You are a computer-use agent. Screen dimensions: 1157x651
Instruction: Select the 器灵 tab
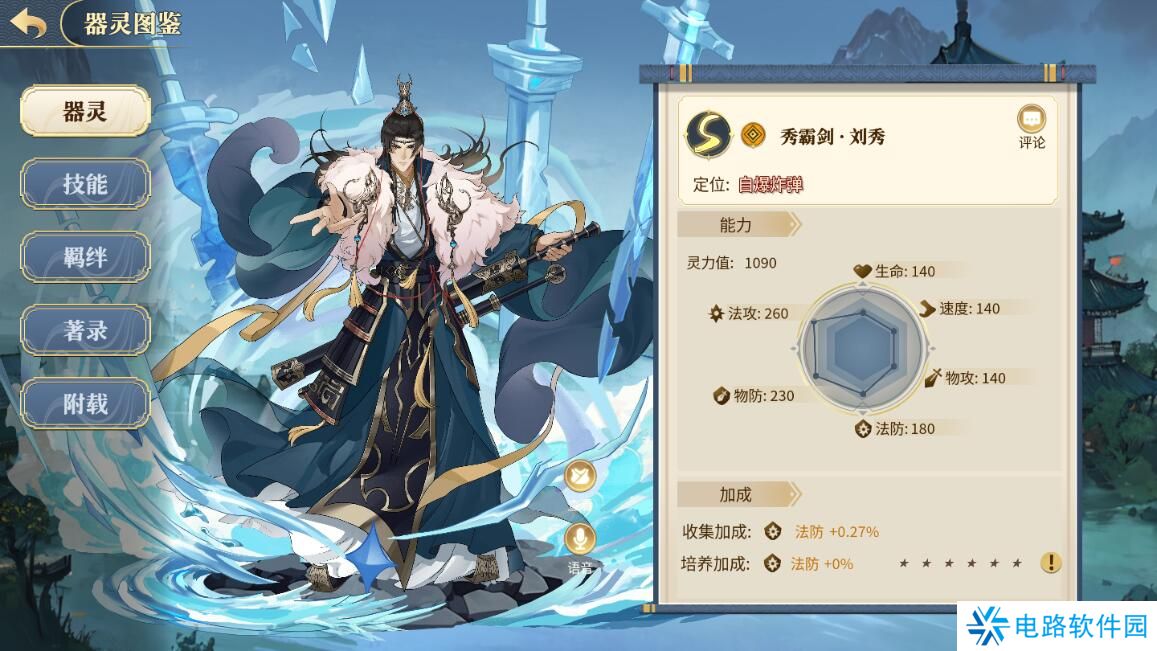[85, 111]
